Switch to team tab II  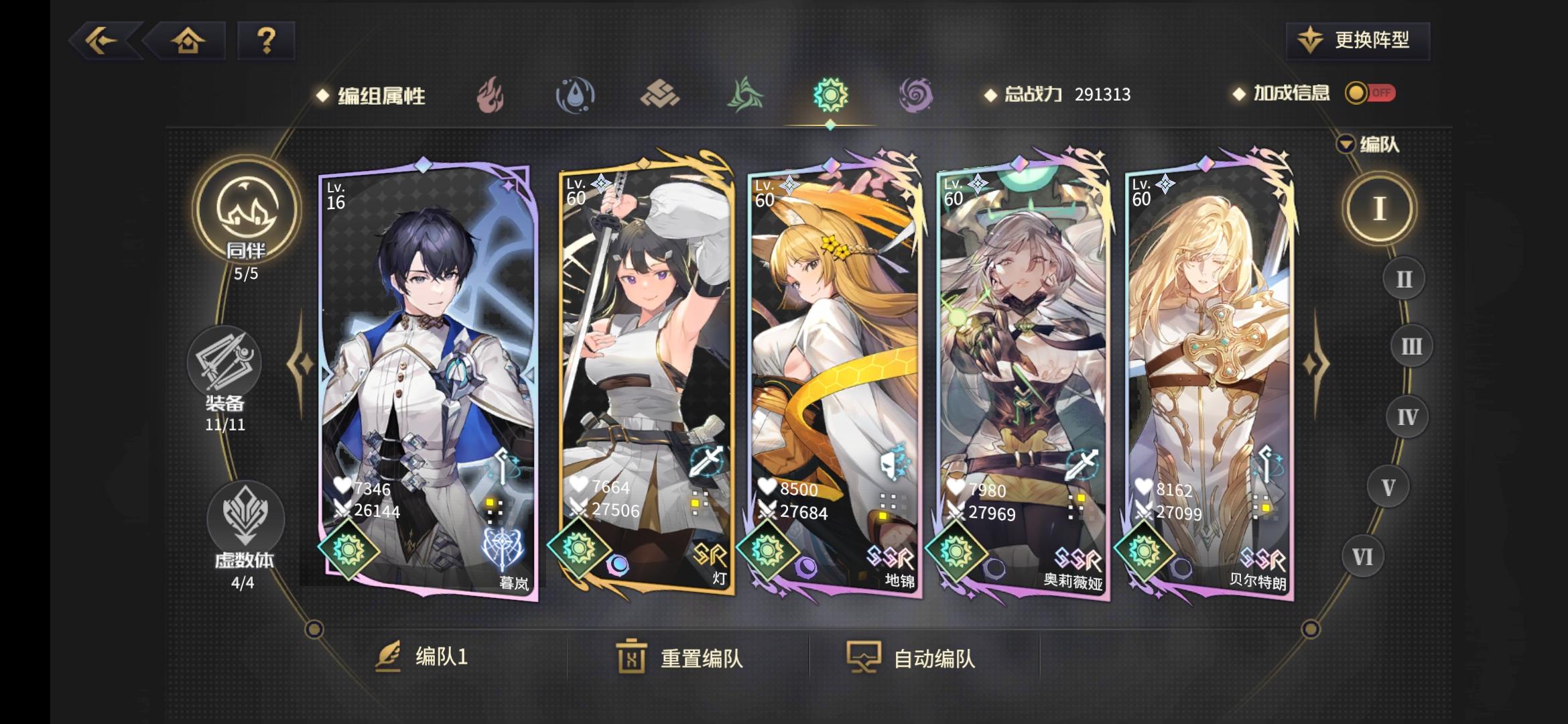pyautogui.click(x=1404, y=278)
